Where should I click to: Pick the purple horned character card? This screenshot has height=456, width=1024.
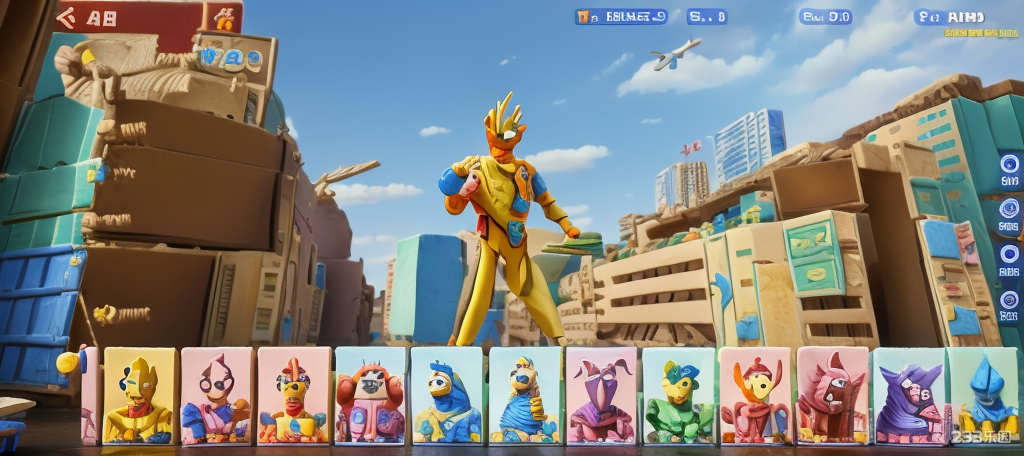pos(601,396)
